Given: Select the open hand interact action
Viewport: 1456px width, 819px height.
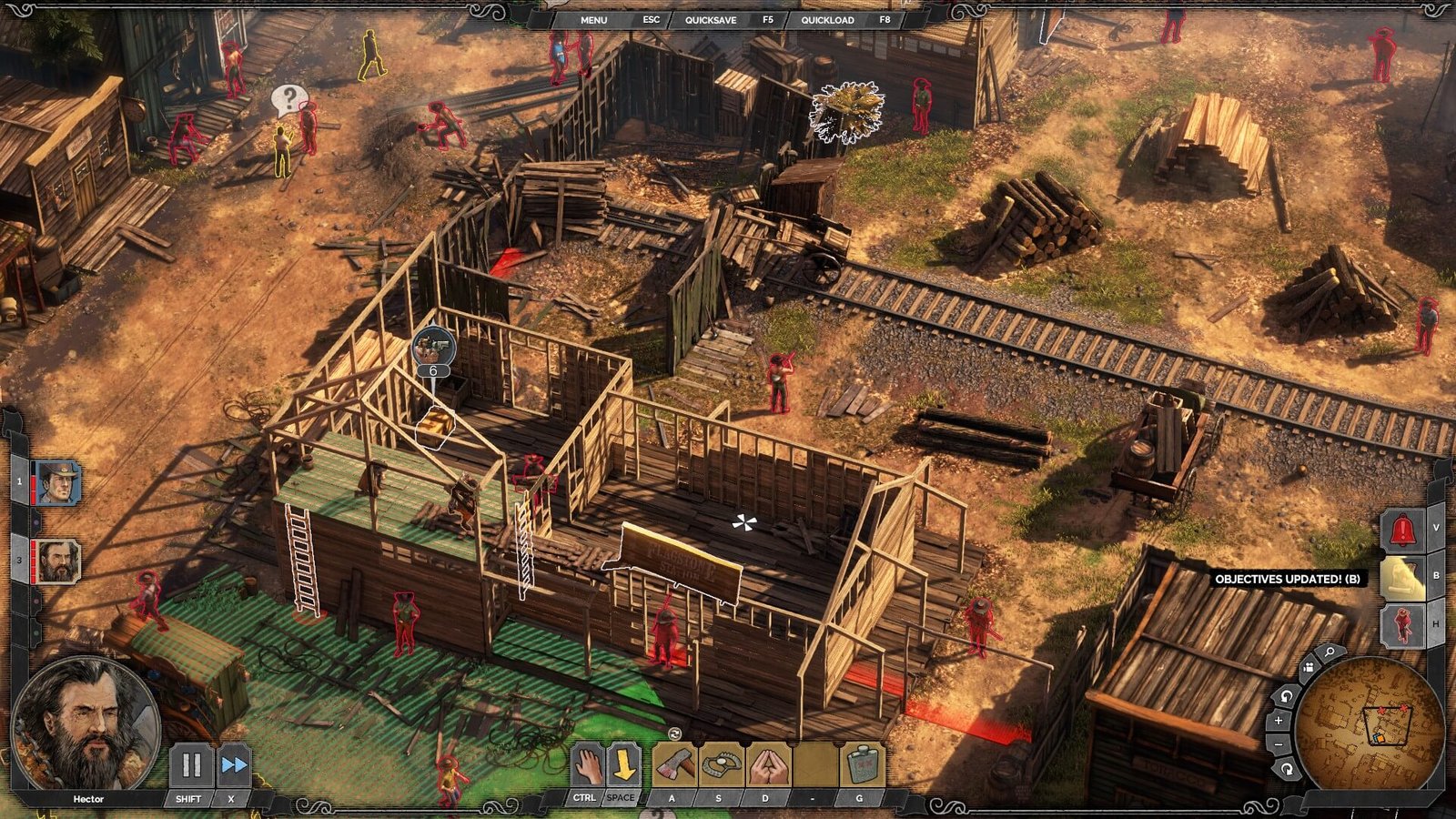Looking at the screenshot, I should [588, 765].
